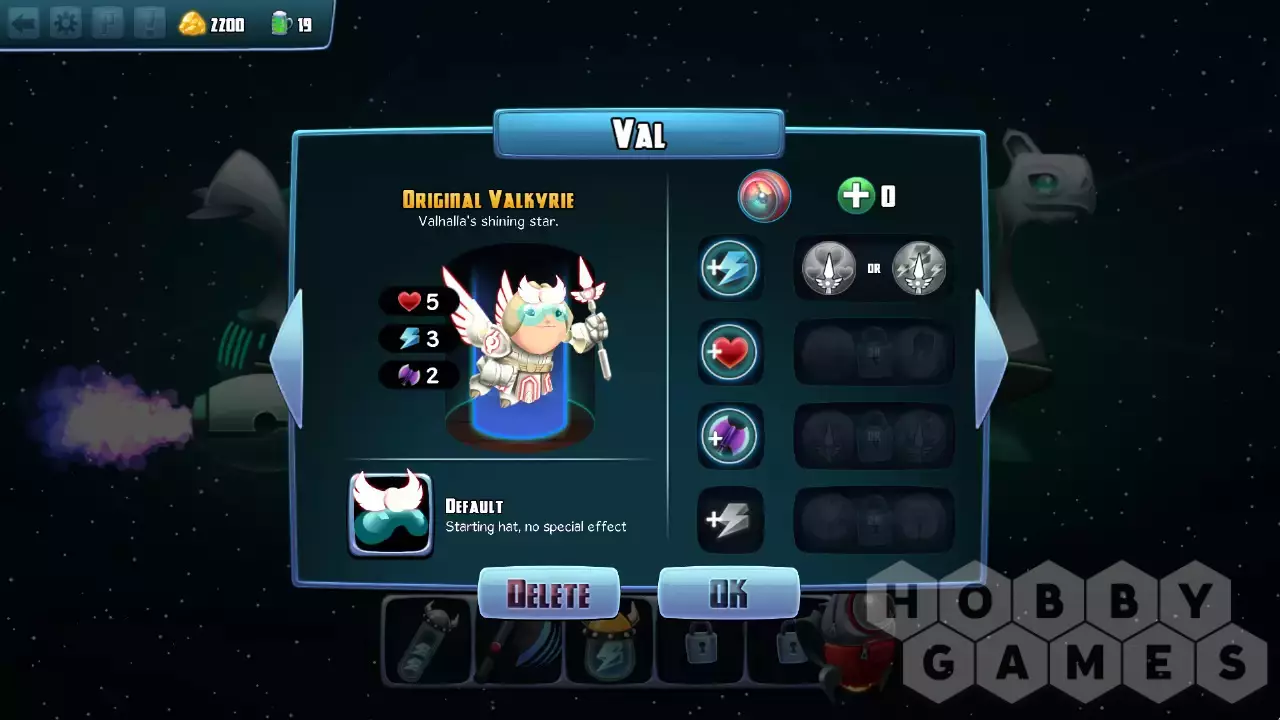This screenshot has height=720, width=1280.
Task: Show the next character with right arrow
Action: point(990,357)
